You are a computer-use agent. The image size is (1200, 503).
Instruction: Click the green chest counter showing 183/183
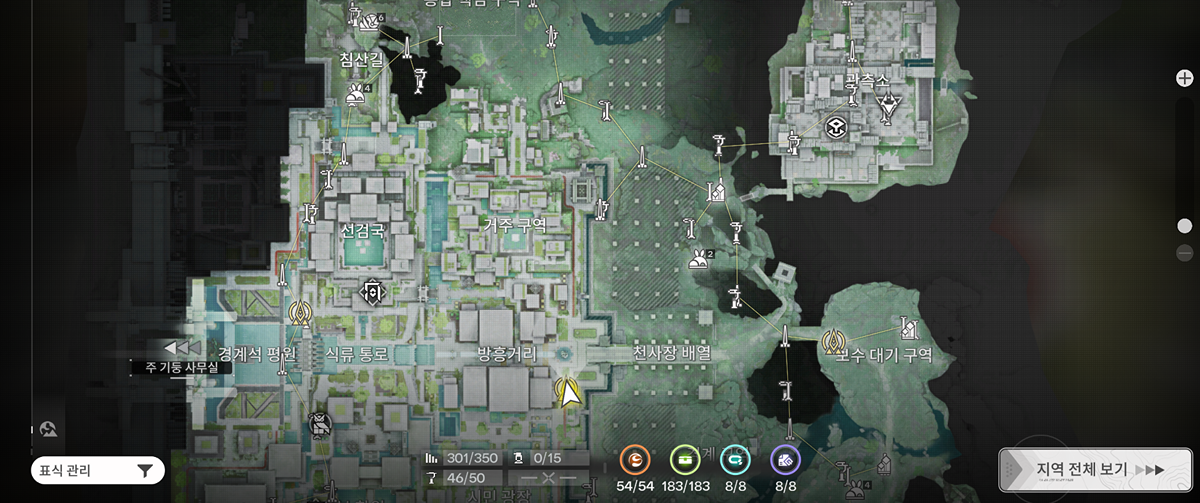pyautogui.click(x=685, y=460)
